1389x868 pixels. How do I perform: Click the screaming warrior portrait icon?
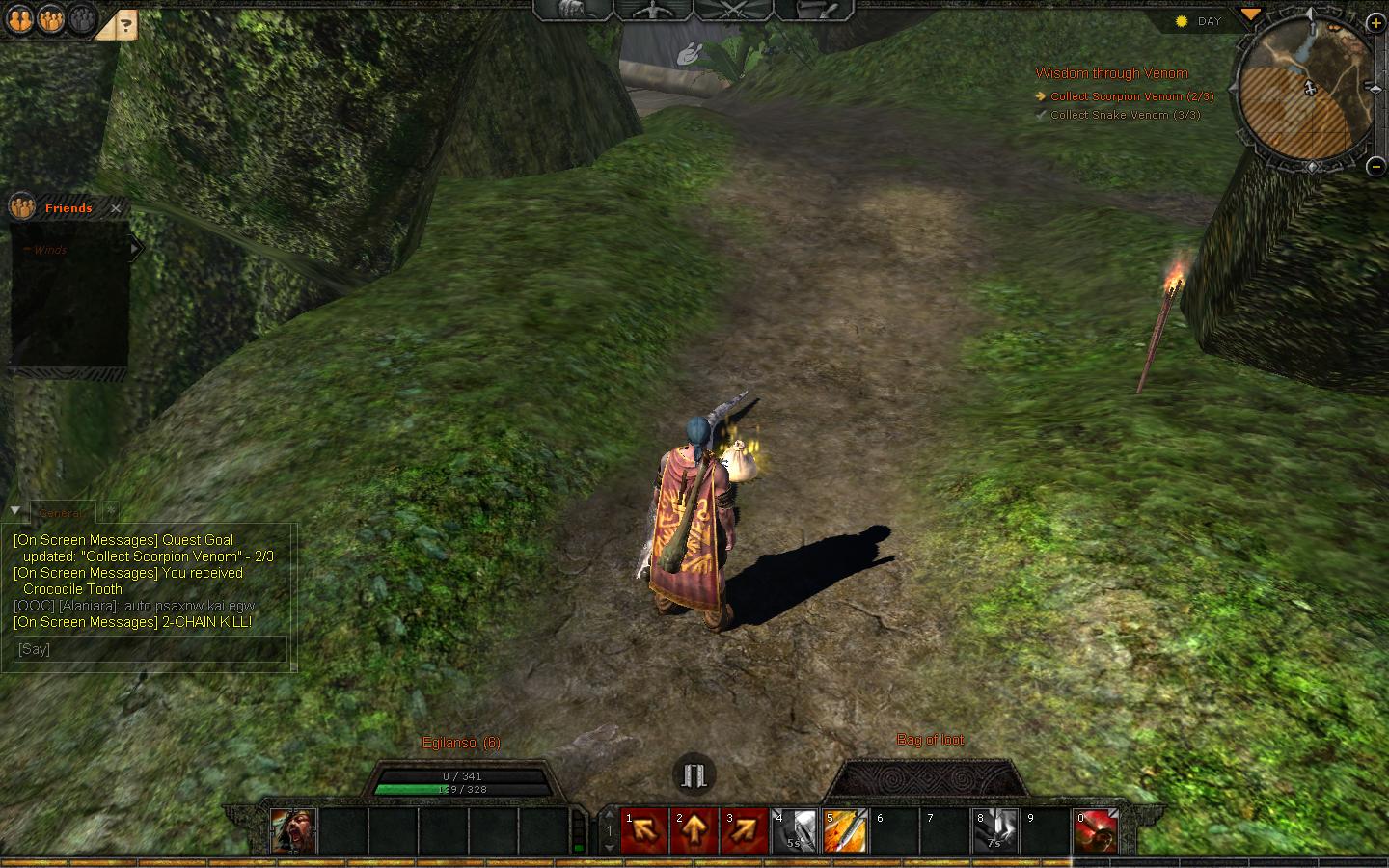(x=292, y=831)
